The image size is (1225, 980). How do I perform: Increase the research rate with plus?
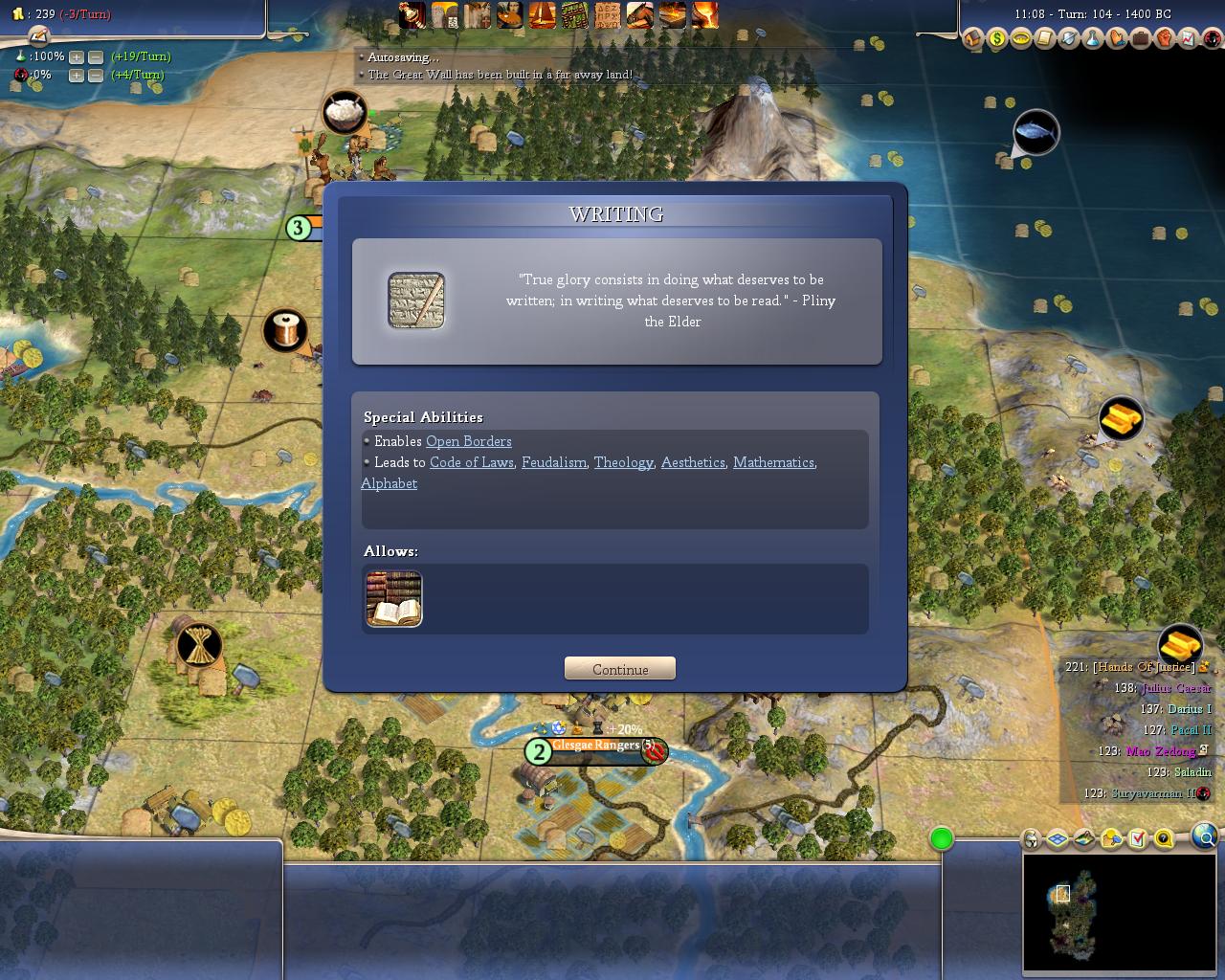click(77, 56)
